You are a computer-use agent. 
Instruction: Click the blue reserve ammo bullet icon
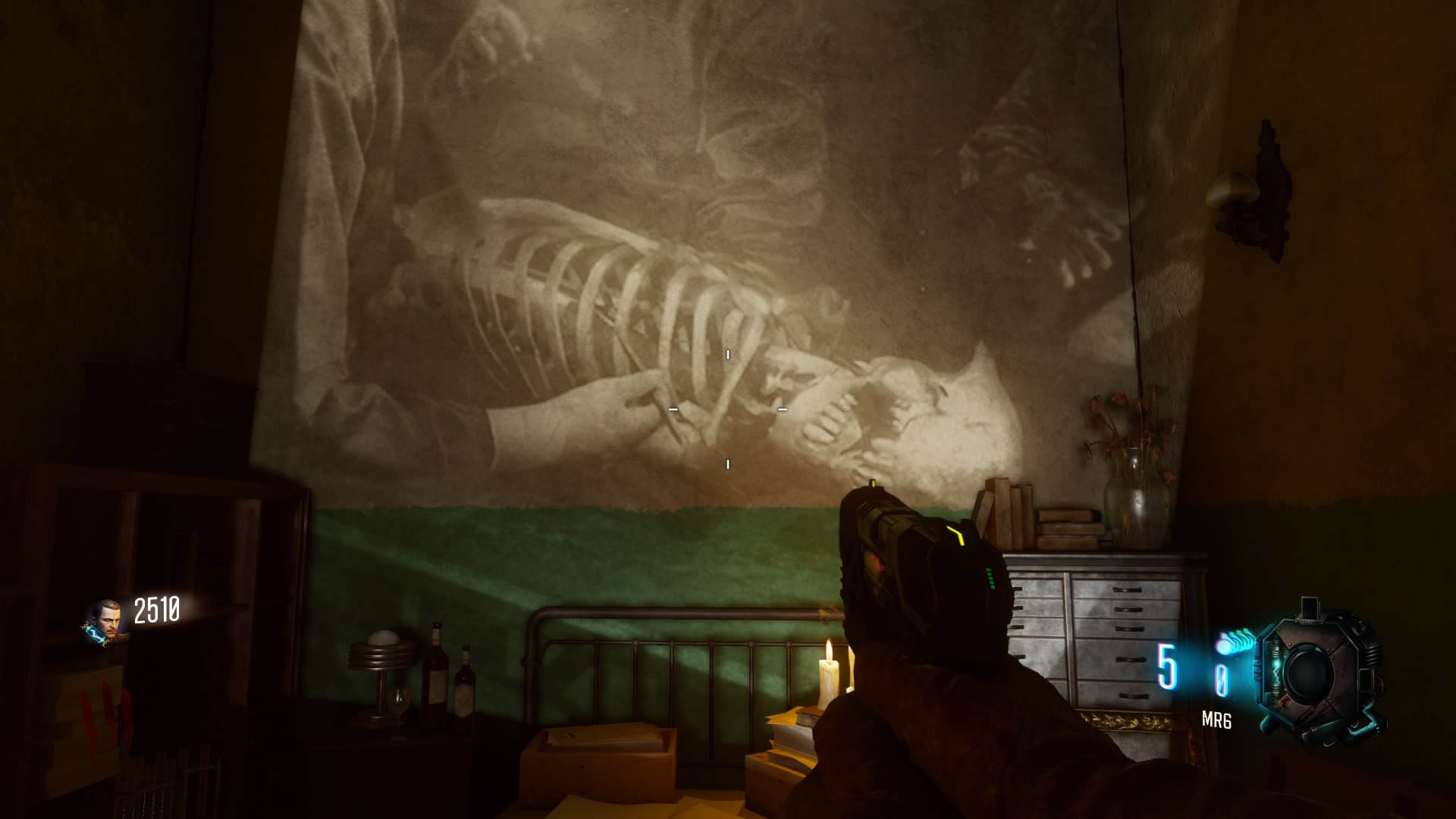[x=1224, y=646]
